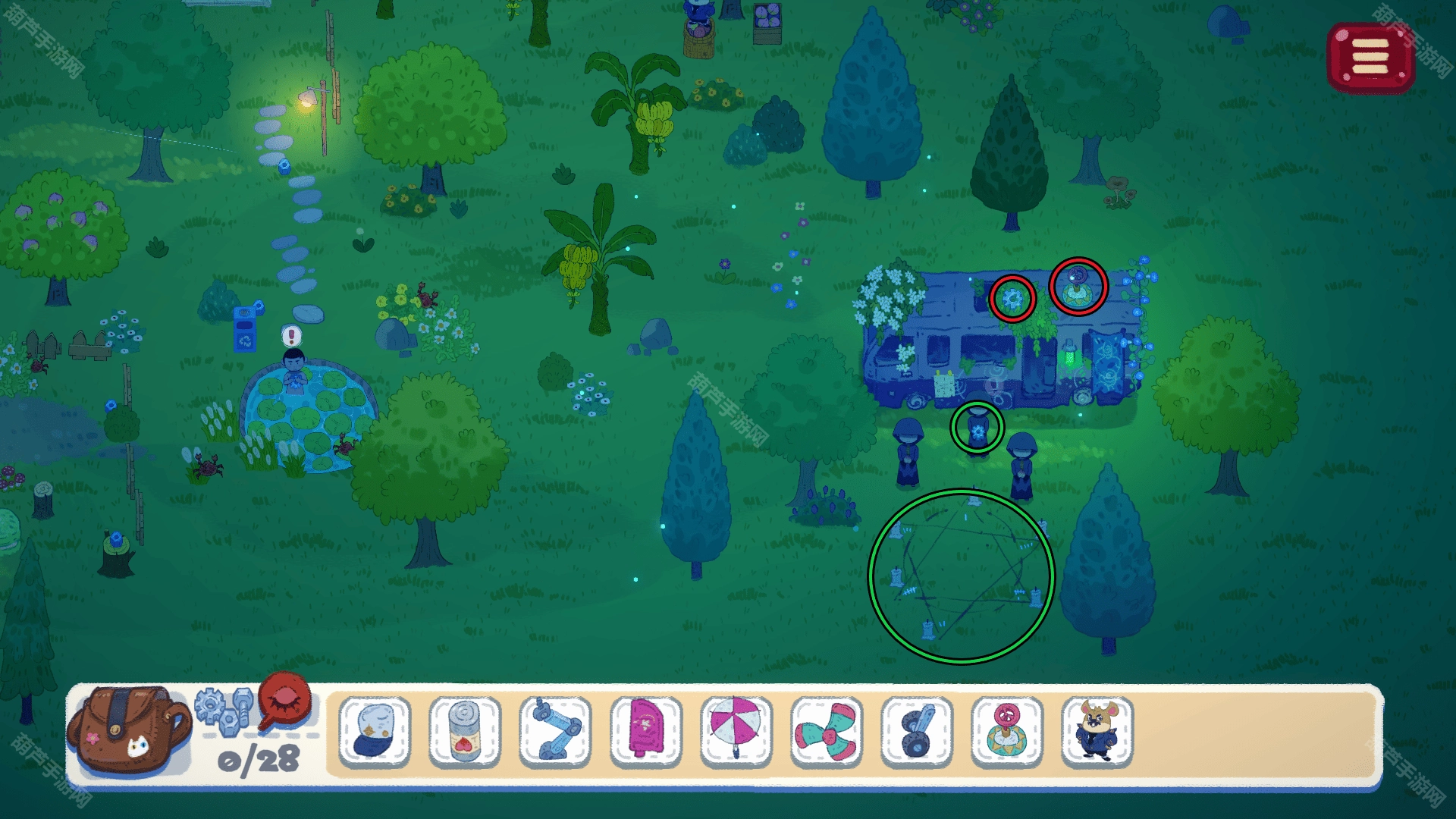Select the blue robotic arm slot
Viewport: 1456px width, 819px height.
555,732
